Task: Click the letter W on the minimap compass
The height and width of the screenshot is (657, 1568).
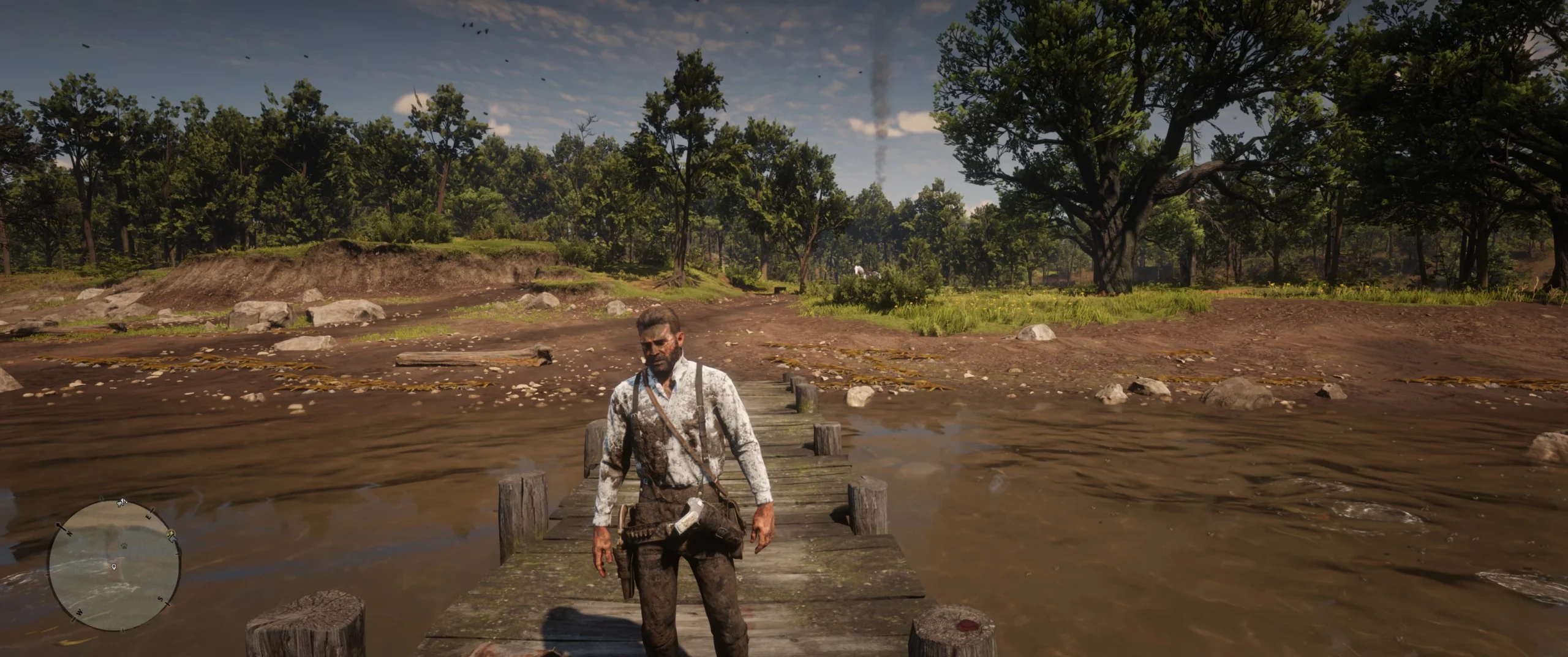Action: pos(80,612)
